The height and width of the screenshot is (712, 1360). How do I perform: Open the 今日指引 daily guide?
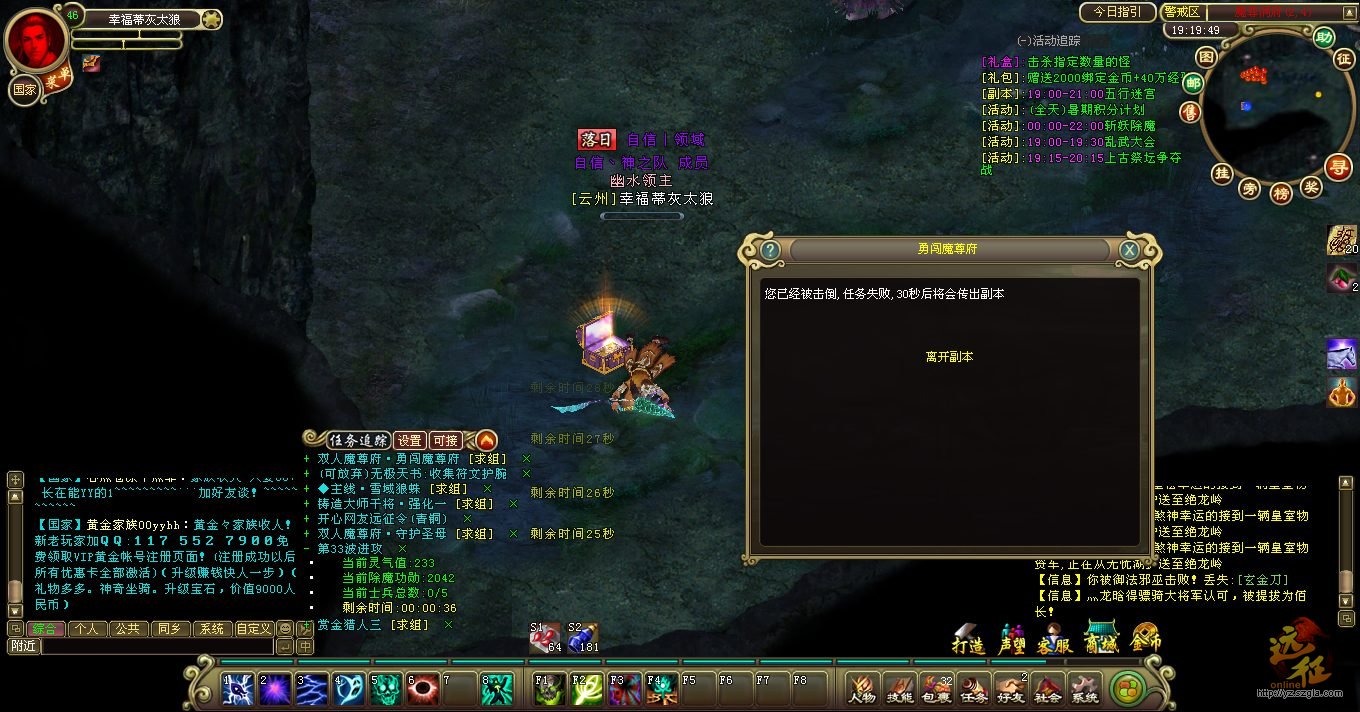click(x=1117, y=12)
